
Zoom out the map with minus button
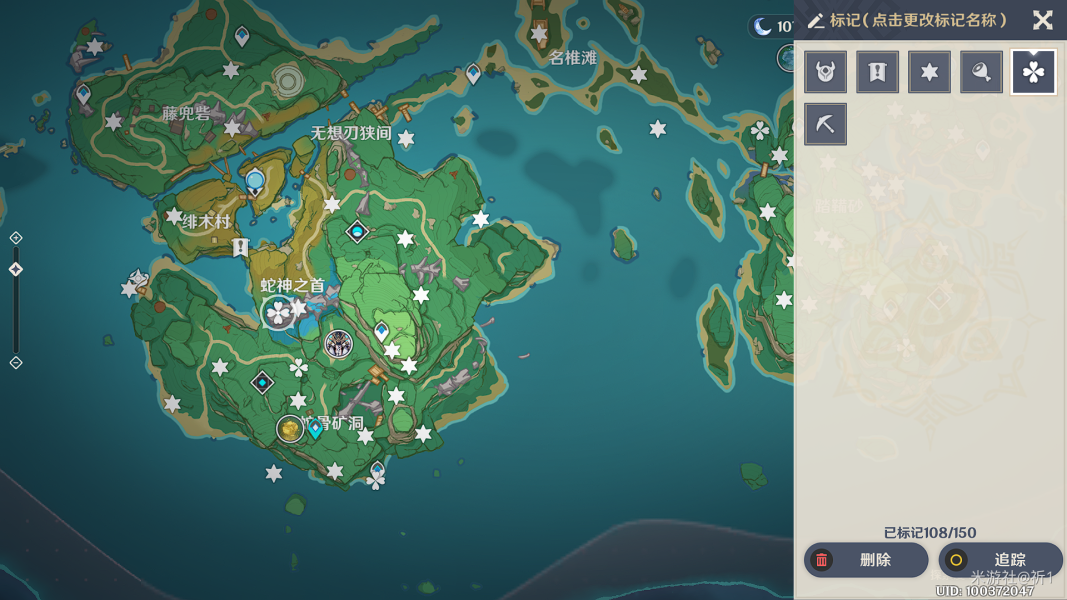(16, 362)
